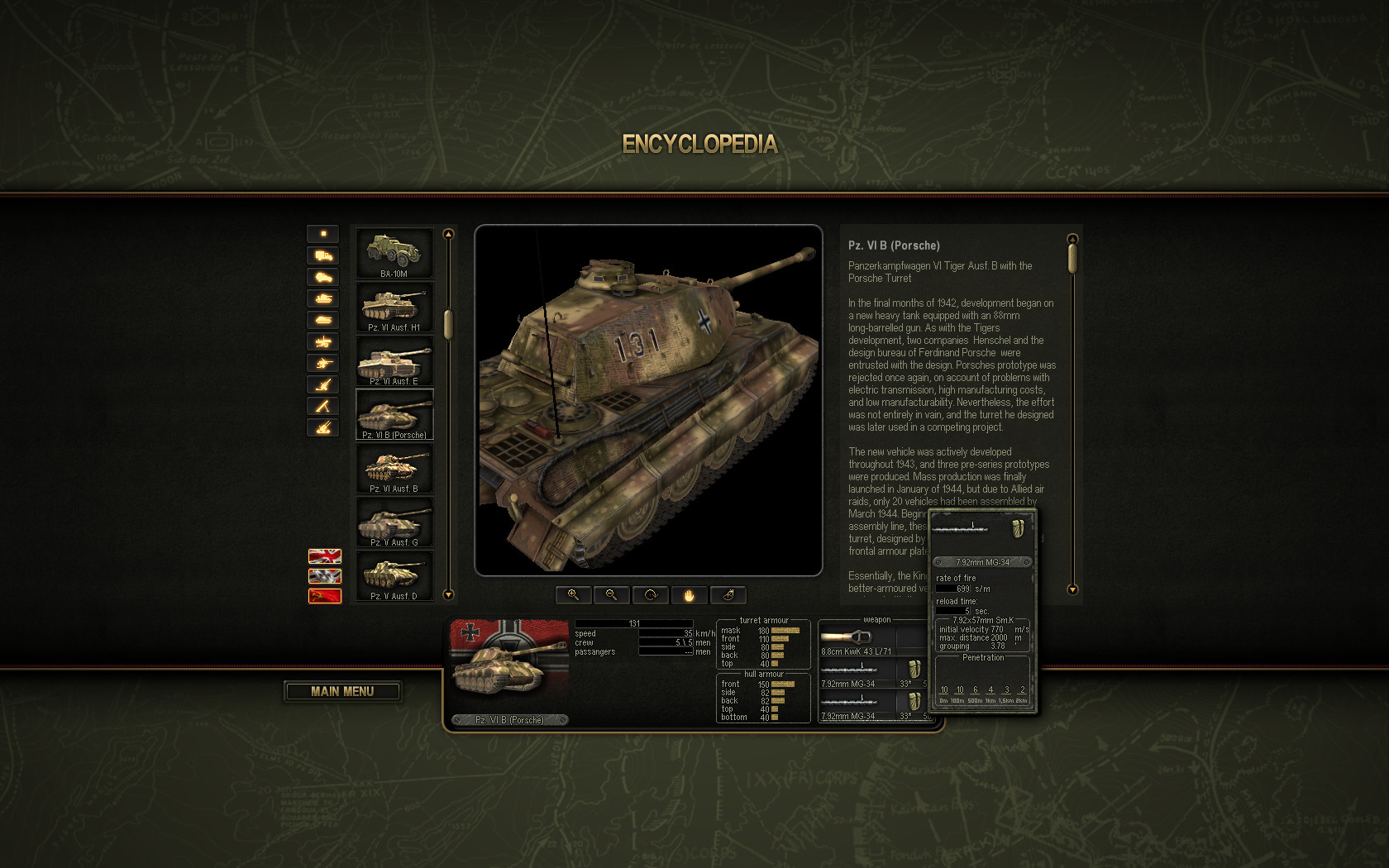Toggle the Soviet flag nation filter
Viewport: 1389px width, 868px height.
pos(323,594)
